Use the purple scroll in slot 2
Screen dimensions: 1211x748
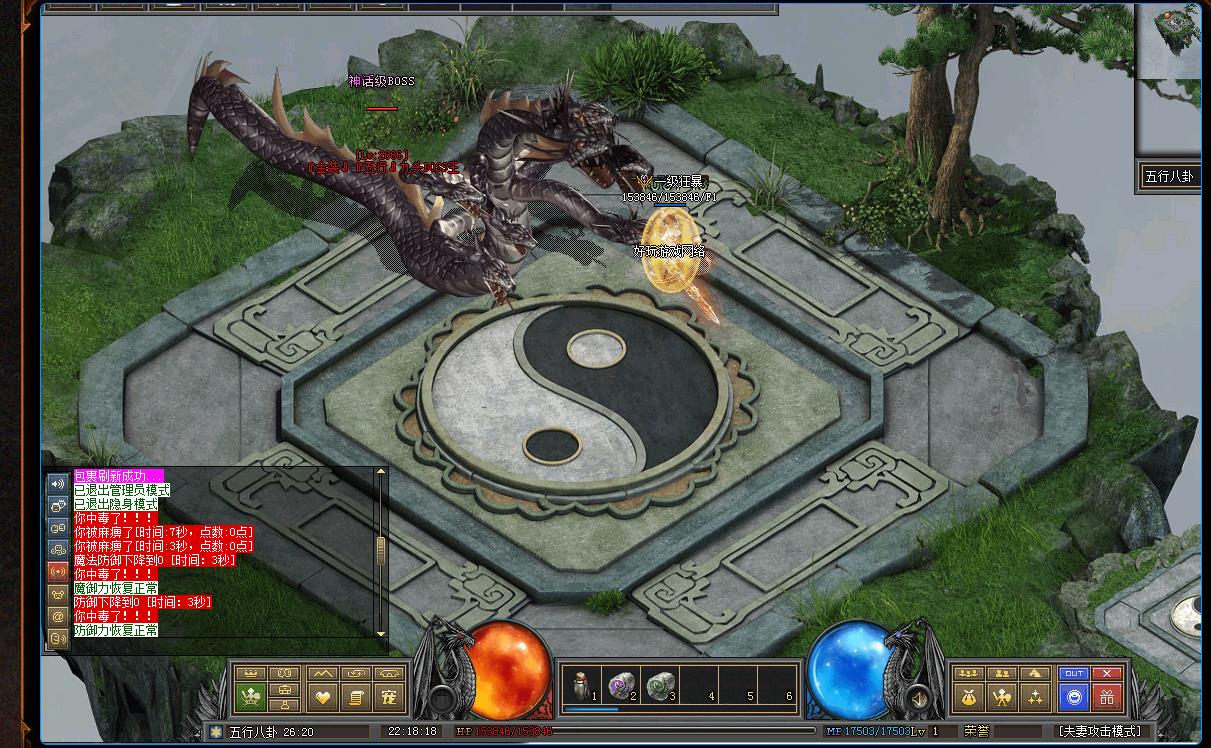point(620,685)
